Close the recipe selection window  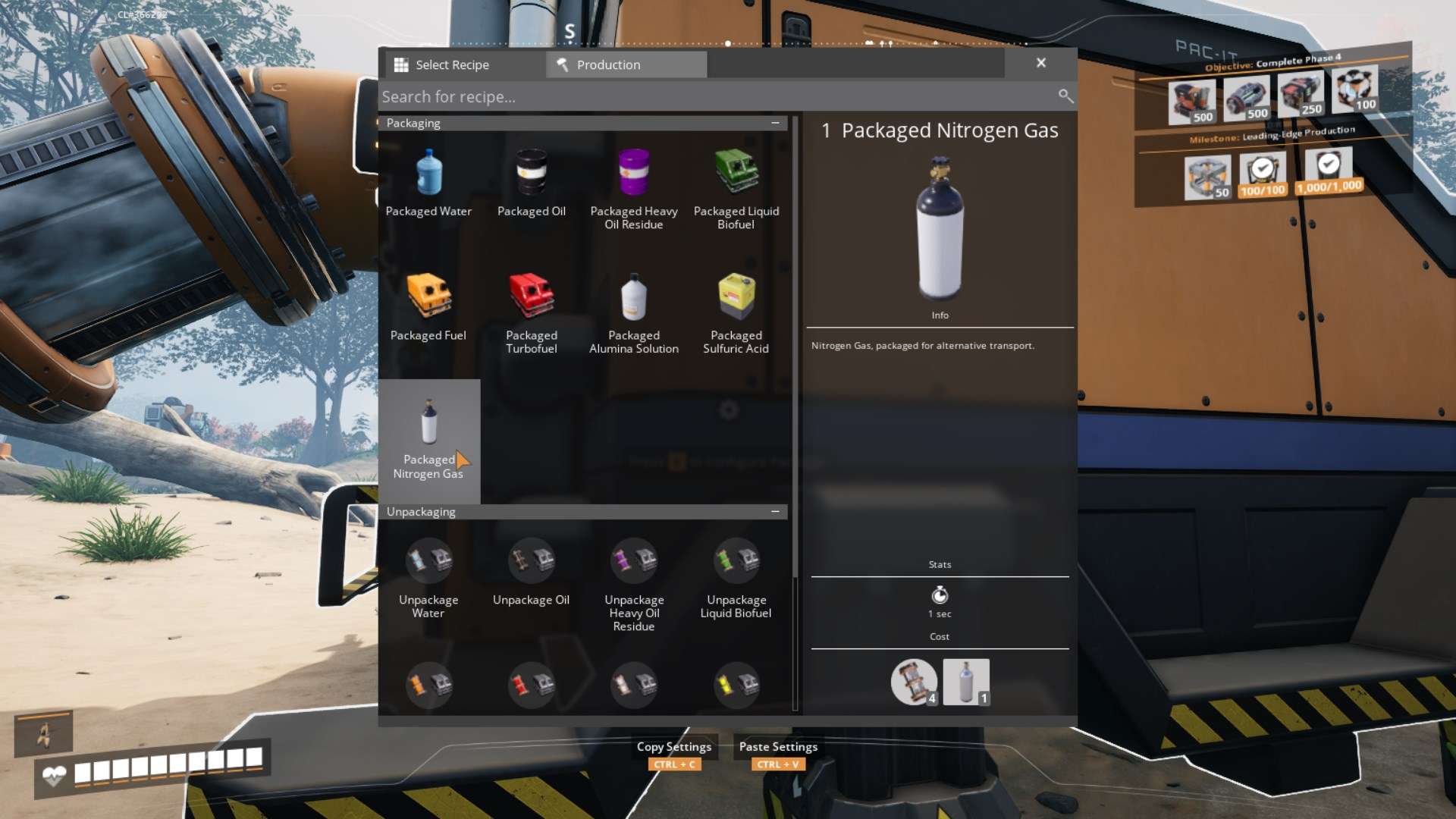tap(1041, 63)
